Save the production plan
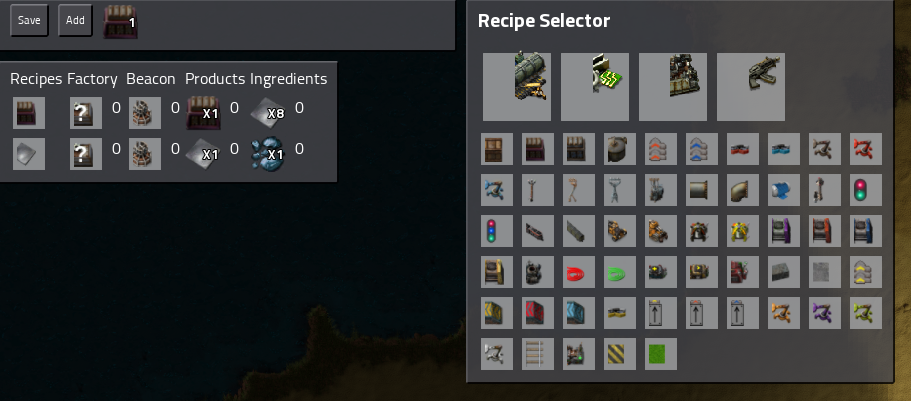 pos(29,20)
